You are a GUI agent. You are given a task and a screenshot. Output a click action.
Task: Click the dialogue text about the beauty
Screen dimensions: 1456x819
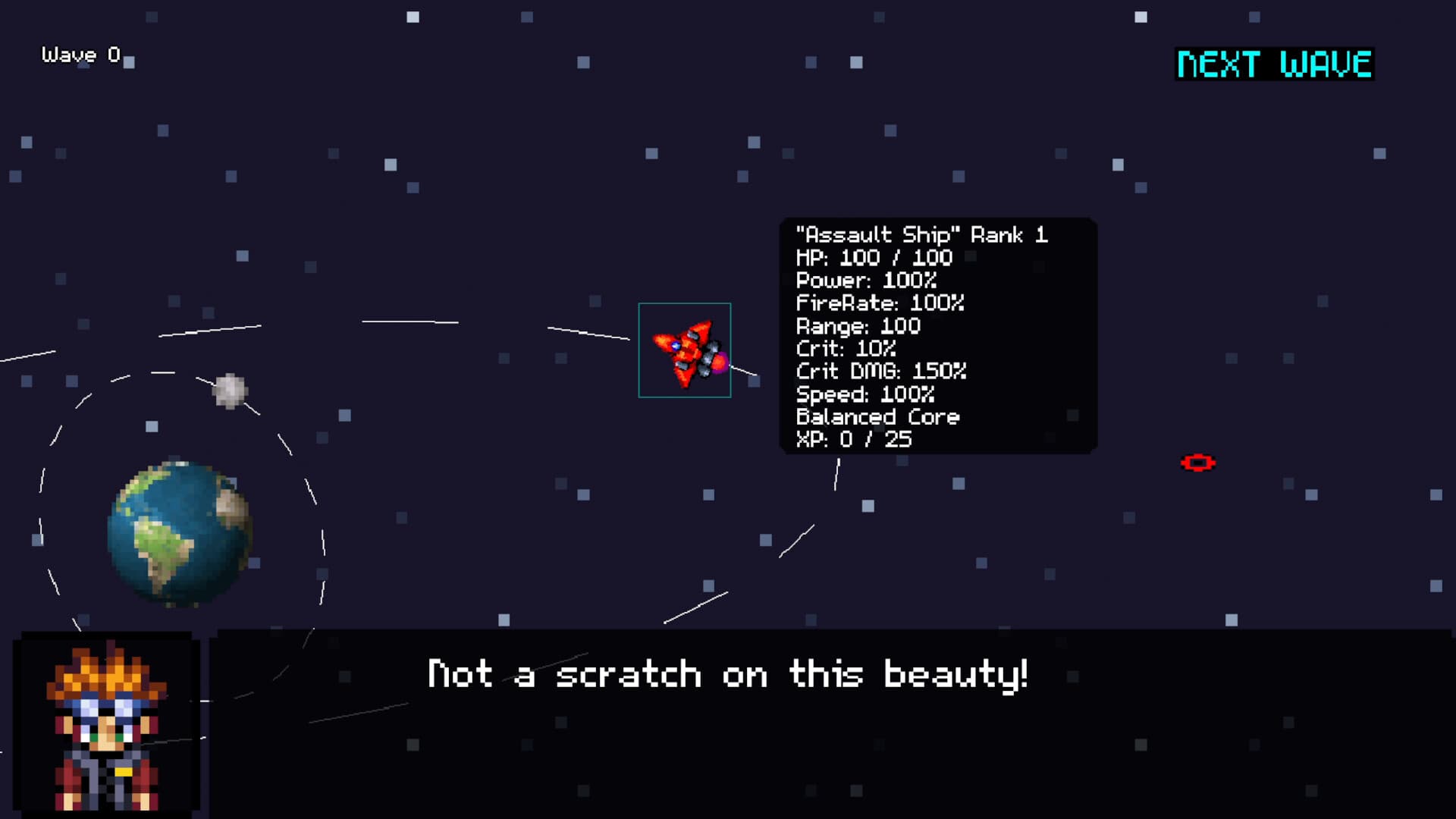tap(728, 673)
